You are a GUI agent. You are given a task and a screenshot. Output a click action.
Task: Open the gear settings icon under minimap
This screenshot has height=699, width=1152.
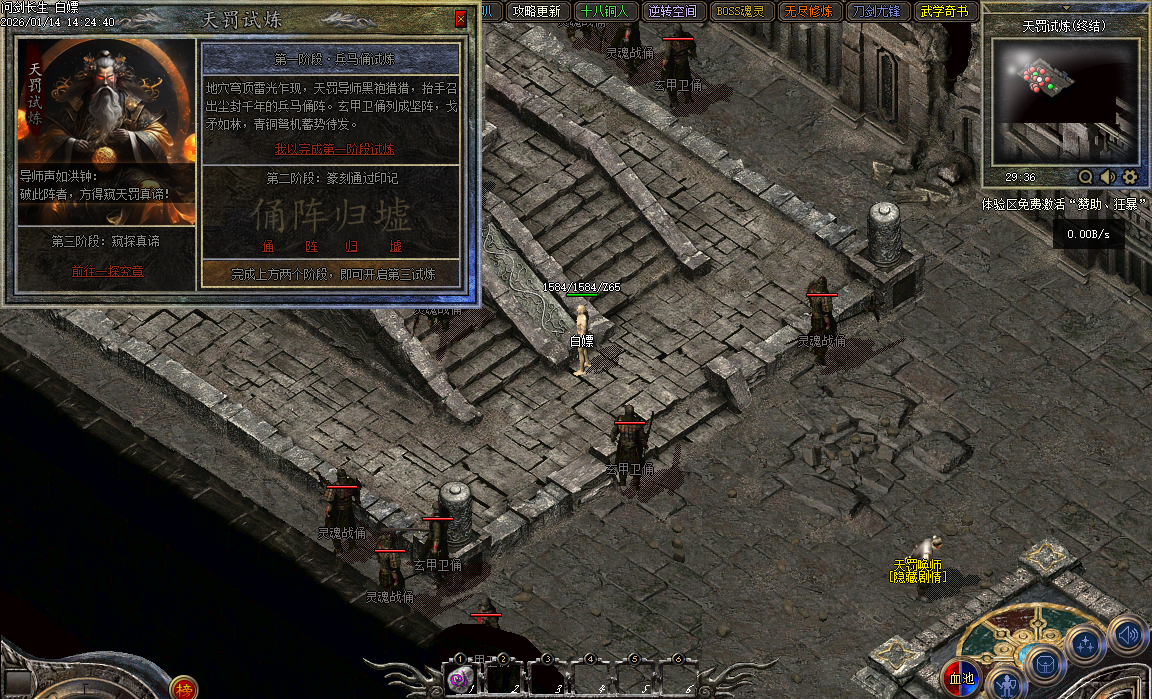click(1130, 177)
